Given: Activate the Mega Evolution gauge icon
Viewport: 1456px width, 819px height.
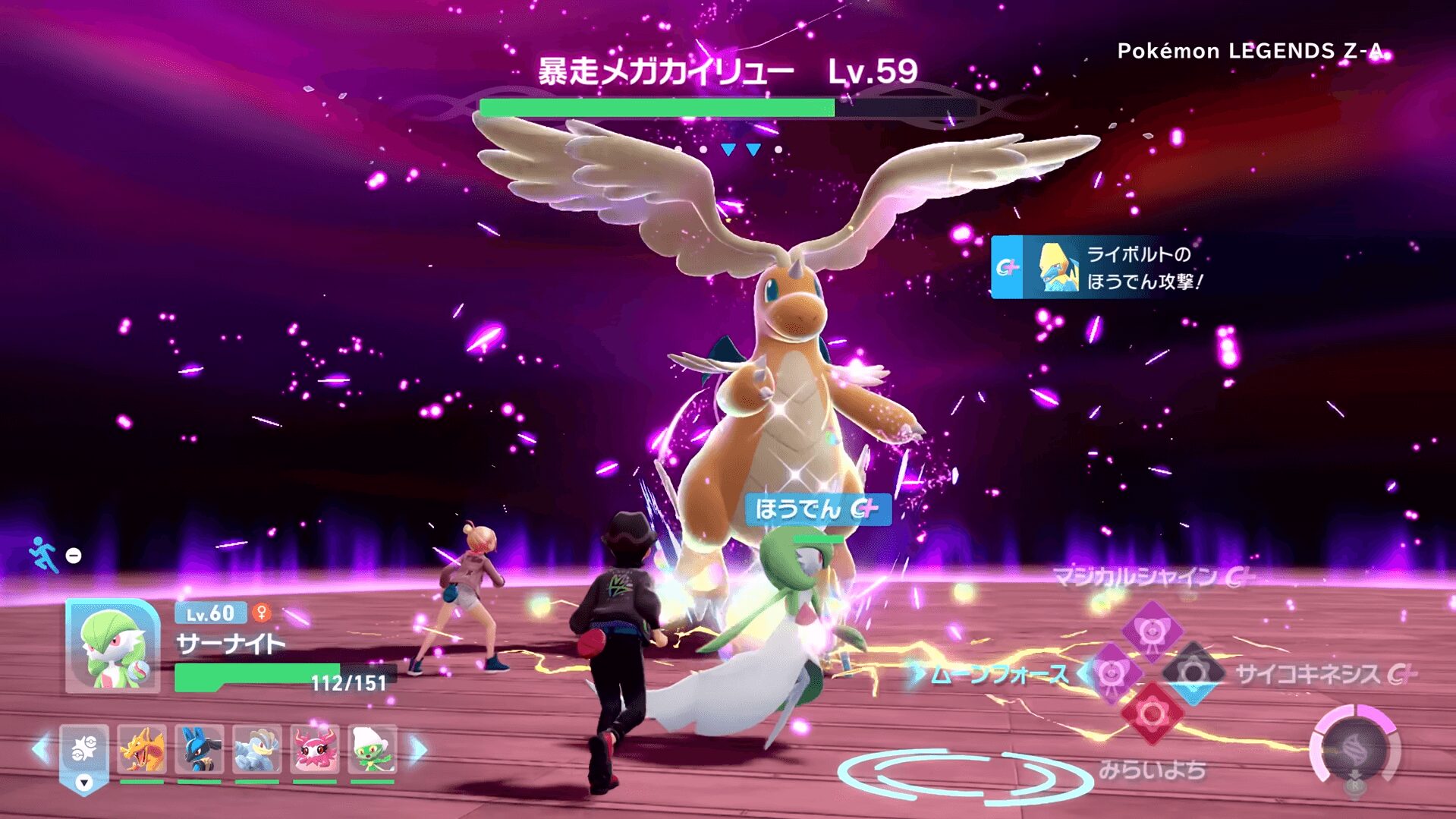Looking at the screenshot, I should [1355, 751].
